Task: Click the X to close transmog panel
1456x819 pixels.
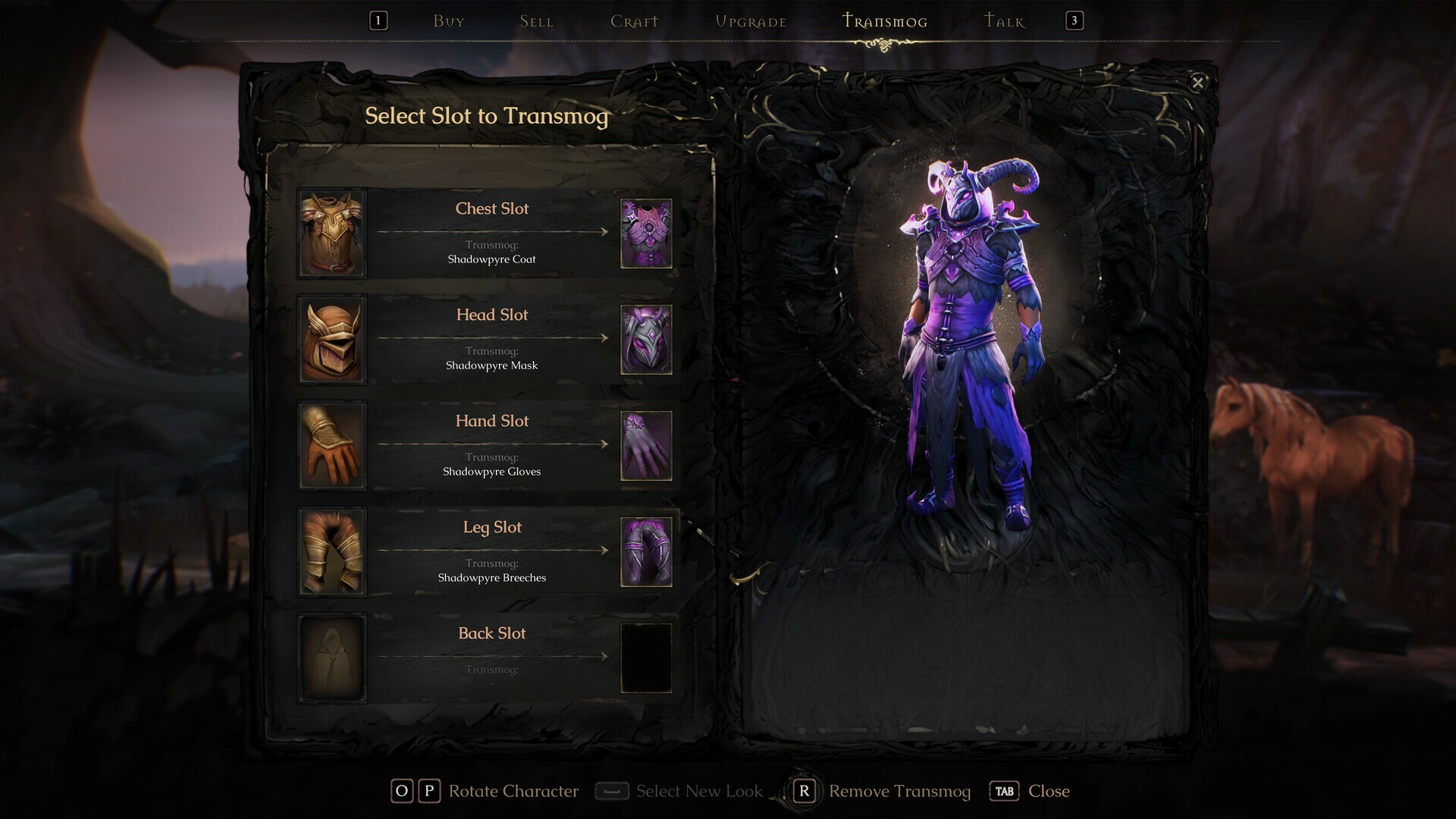Action: tap(1198, 83)
